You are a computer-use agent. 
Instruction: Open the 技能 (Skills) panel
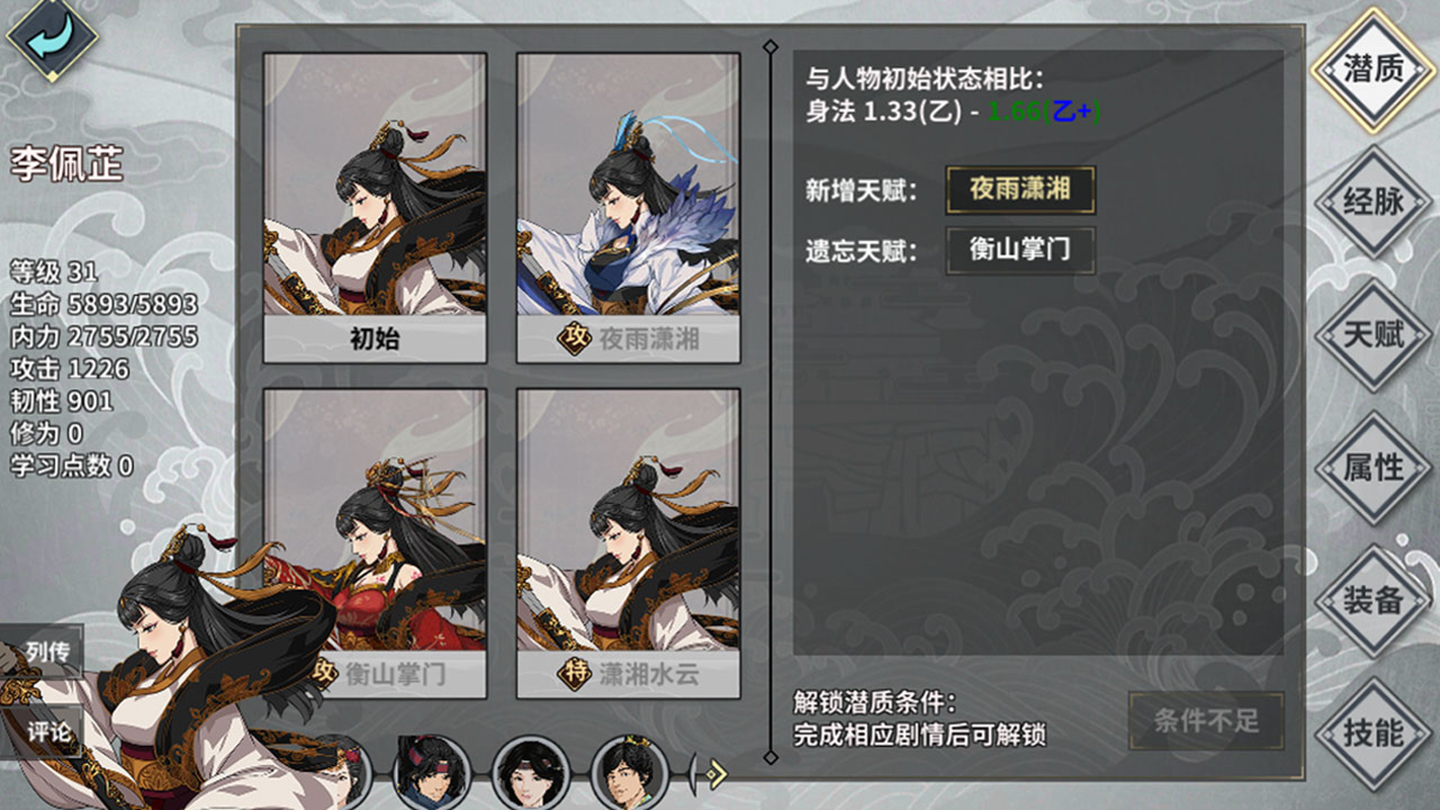1377,731
